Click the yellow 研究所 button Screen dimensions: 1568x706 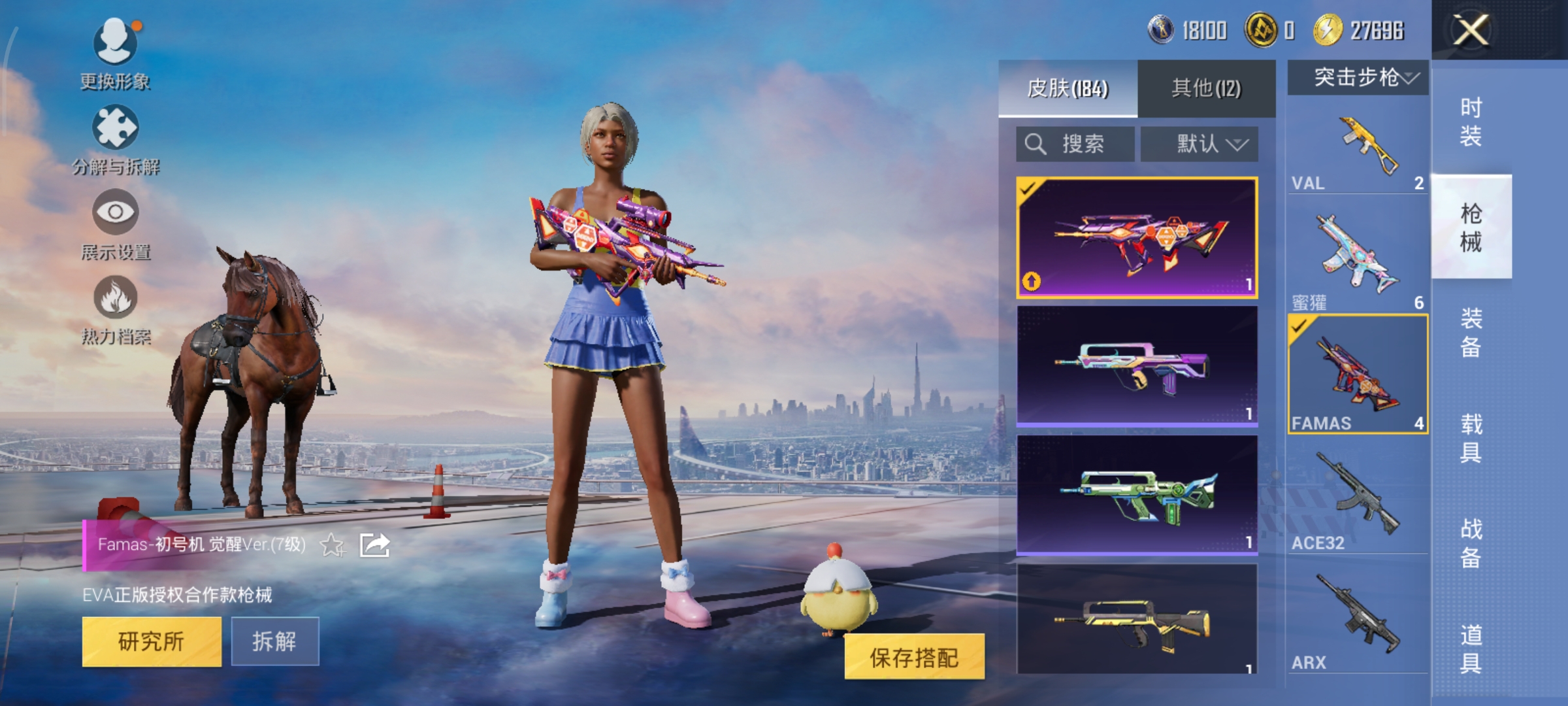[152, 641]
